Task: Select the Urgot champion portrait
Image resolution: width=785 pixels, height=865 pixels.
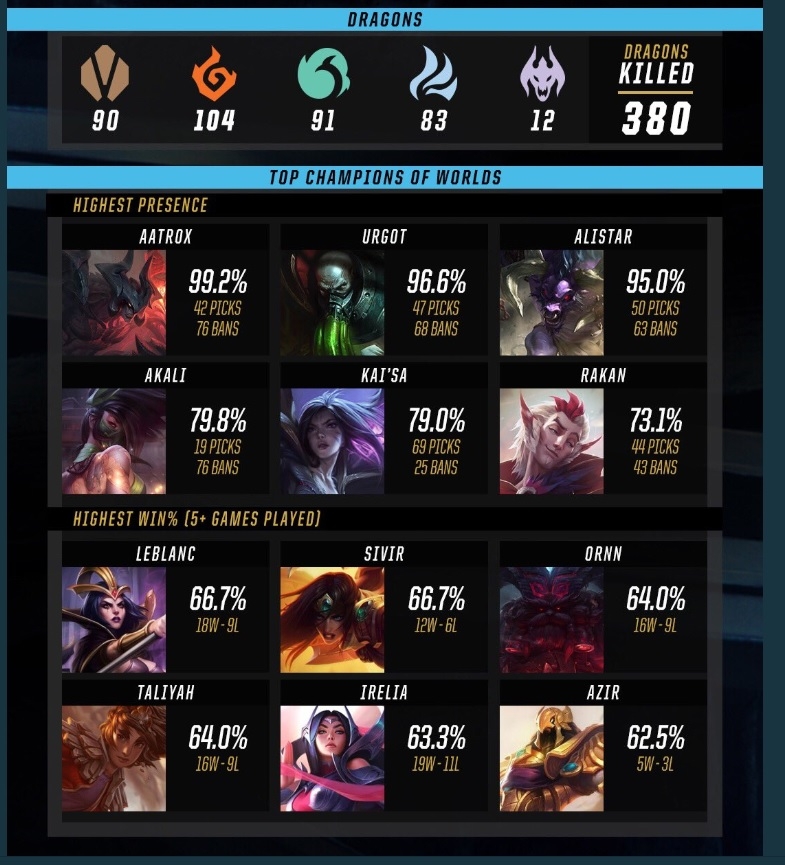Action: 332,303
